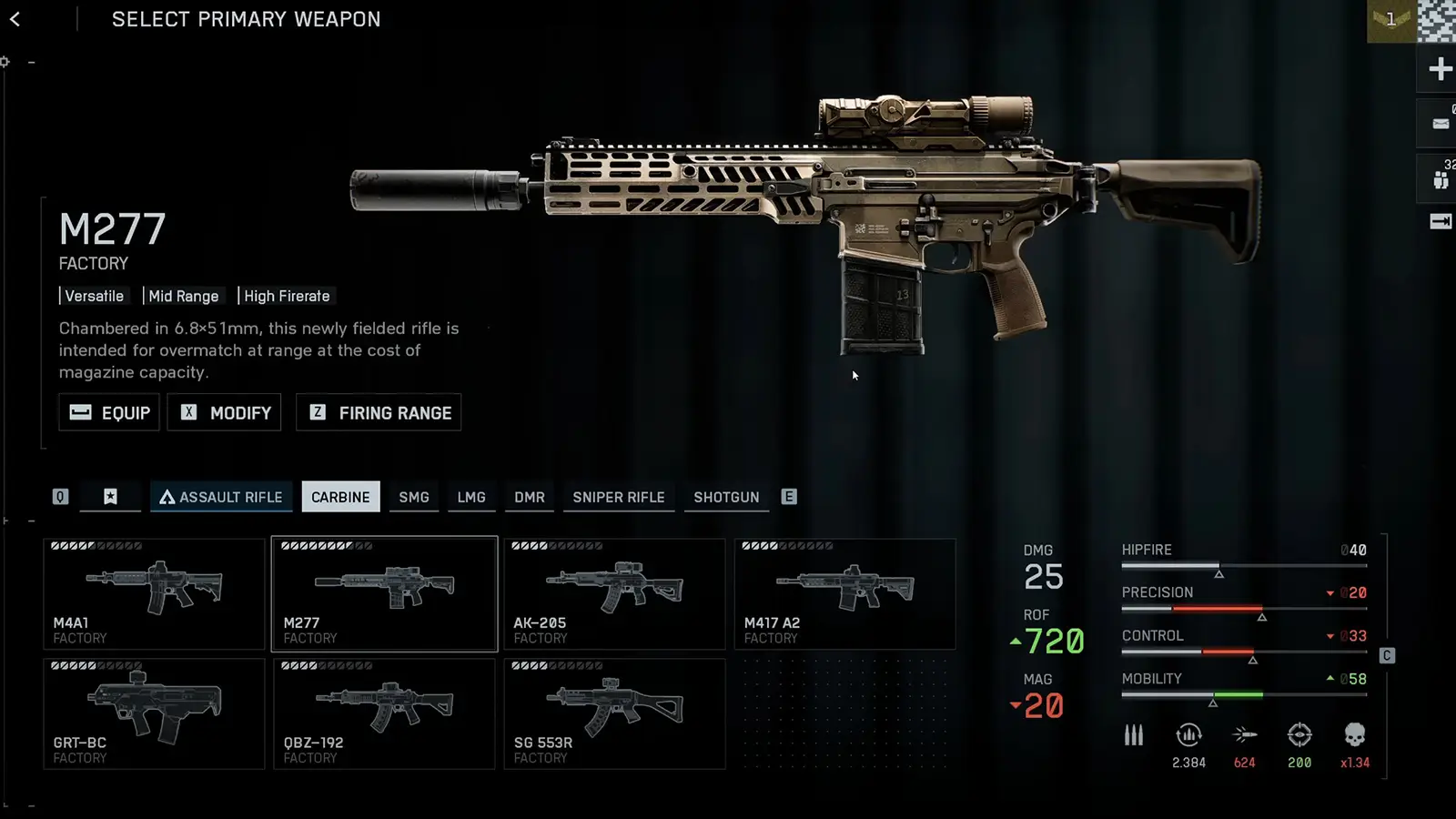This screenshot has width=1456, height=819.
Task: Click the headshot multiplier skull icon
Action: pyautogui.click(x=1354, y=735)
